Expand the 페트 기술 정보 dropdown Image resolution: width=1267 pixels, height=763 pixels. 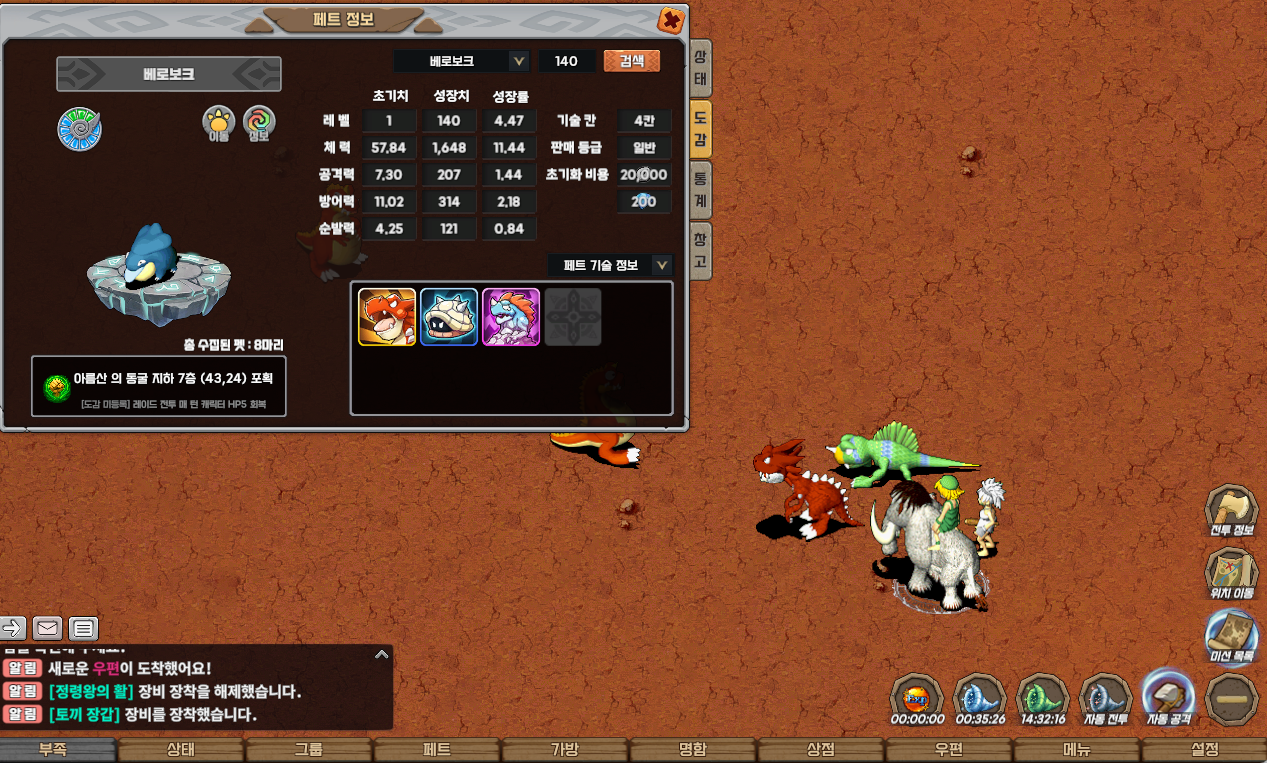coord(661,265)
